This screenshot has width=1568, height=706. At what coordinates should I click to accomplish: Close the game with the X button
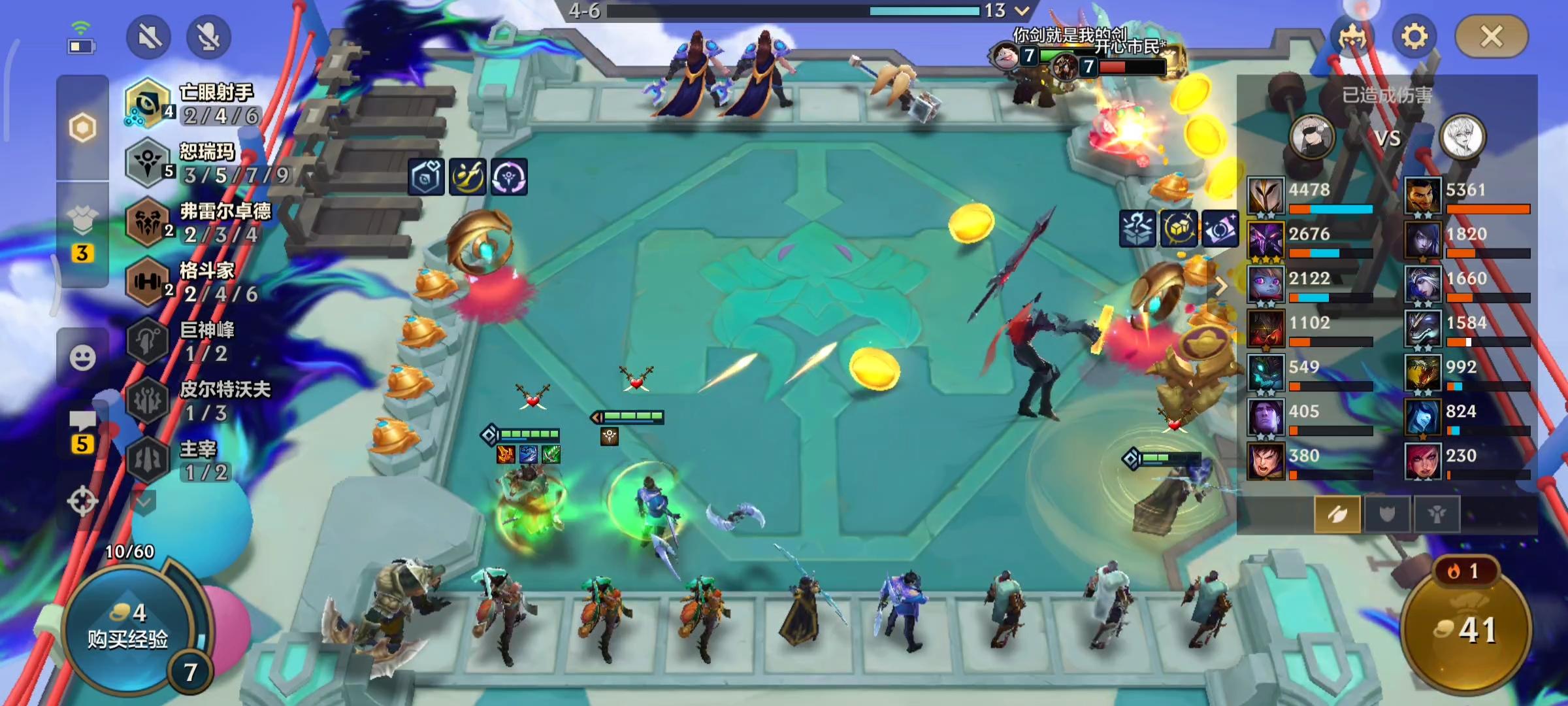coord(1492,37)
